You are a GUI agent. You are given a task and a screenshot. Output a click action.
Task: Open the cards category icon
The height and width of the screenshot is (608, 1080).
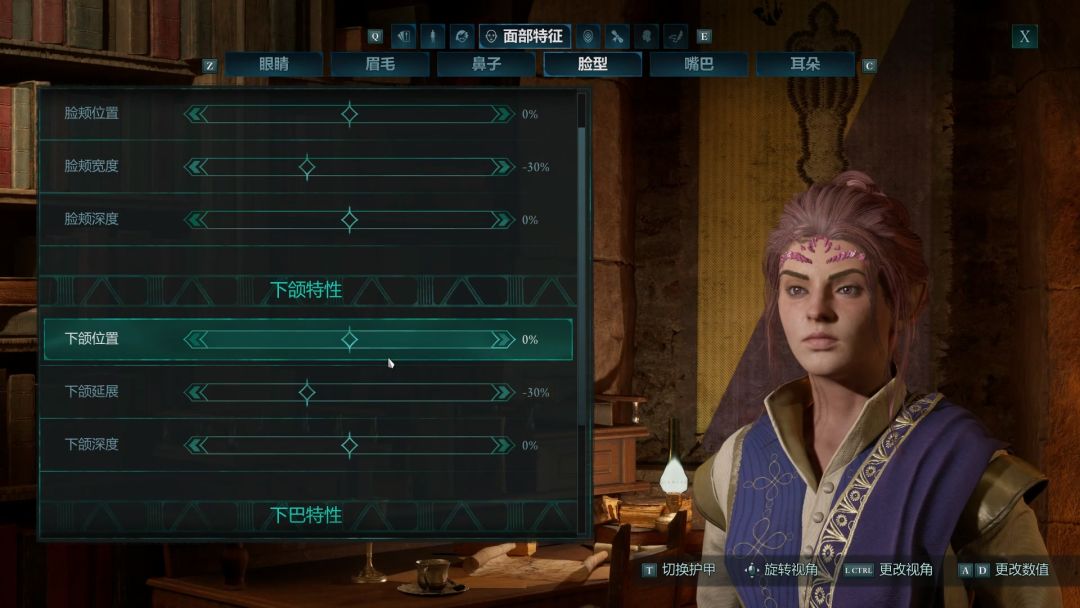point(403,37)
